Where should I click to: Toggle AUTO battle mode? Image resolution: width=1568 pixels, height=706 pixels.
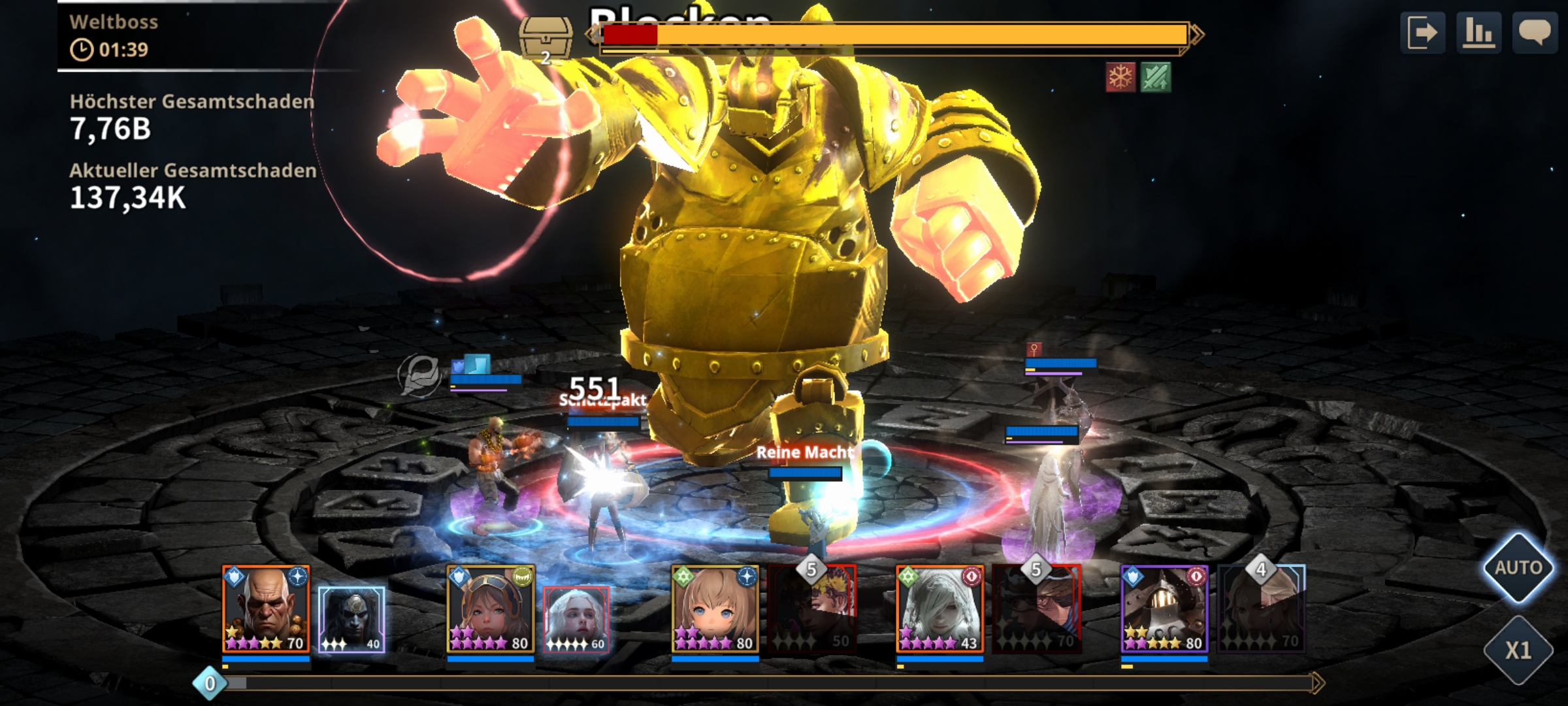click(1518, 567)
